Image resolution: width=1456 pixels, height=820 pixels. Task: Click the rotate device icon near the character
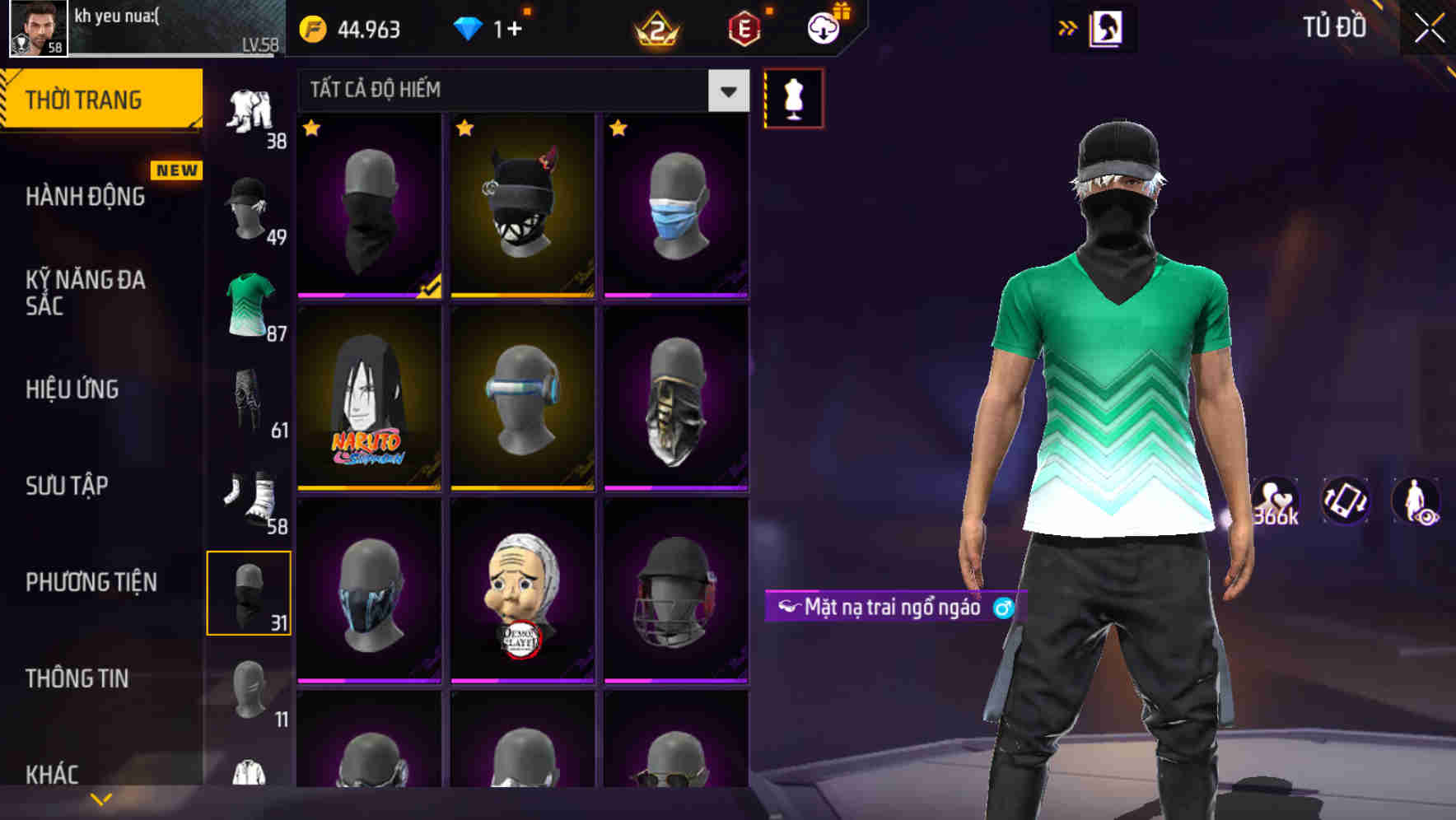1345,501
